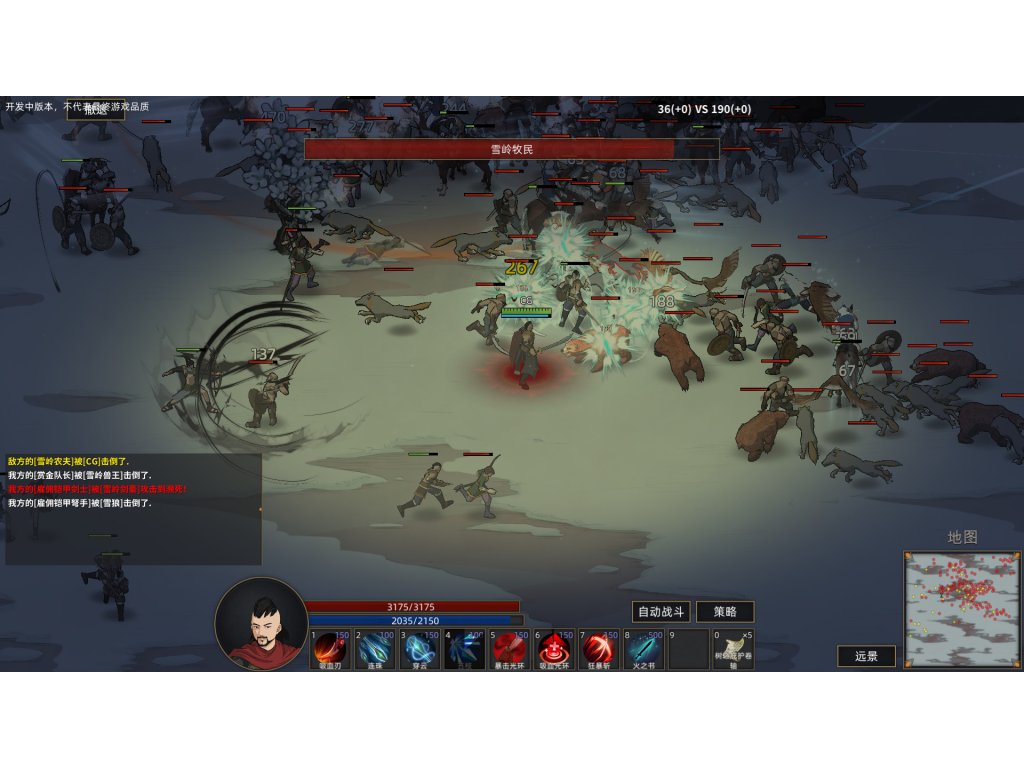Use the scroll item in slot 0
1024x768 pixels.
click(x=733, y=649)
